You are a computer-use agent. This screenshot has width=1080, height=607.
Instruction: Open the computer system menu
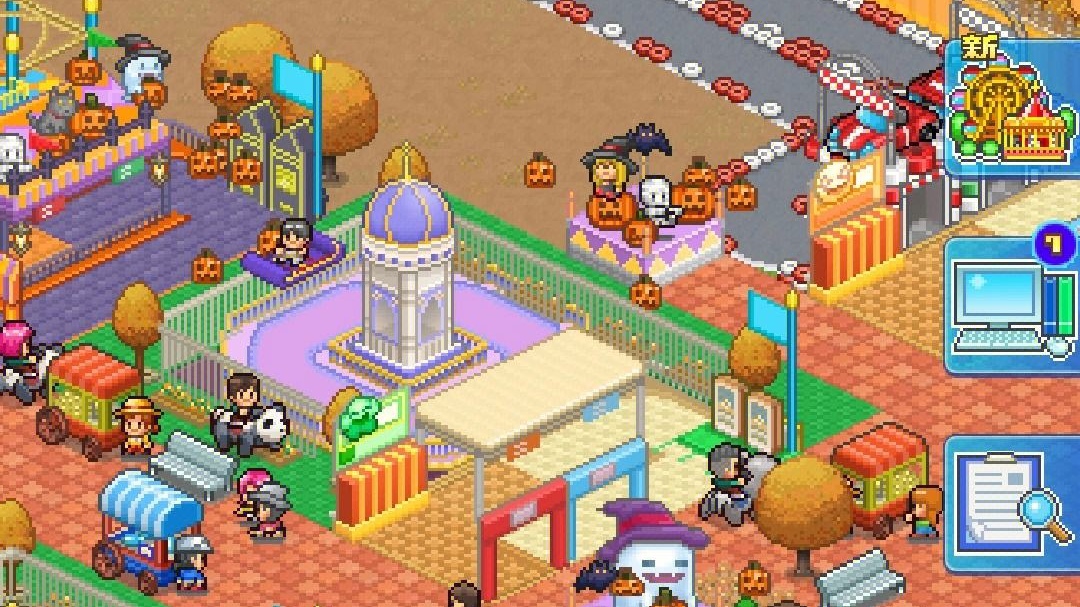[1012, 305]
